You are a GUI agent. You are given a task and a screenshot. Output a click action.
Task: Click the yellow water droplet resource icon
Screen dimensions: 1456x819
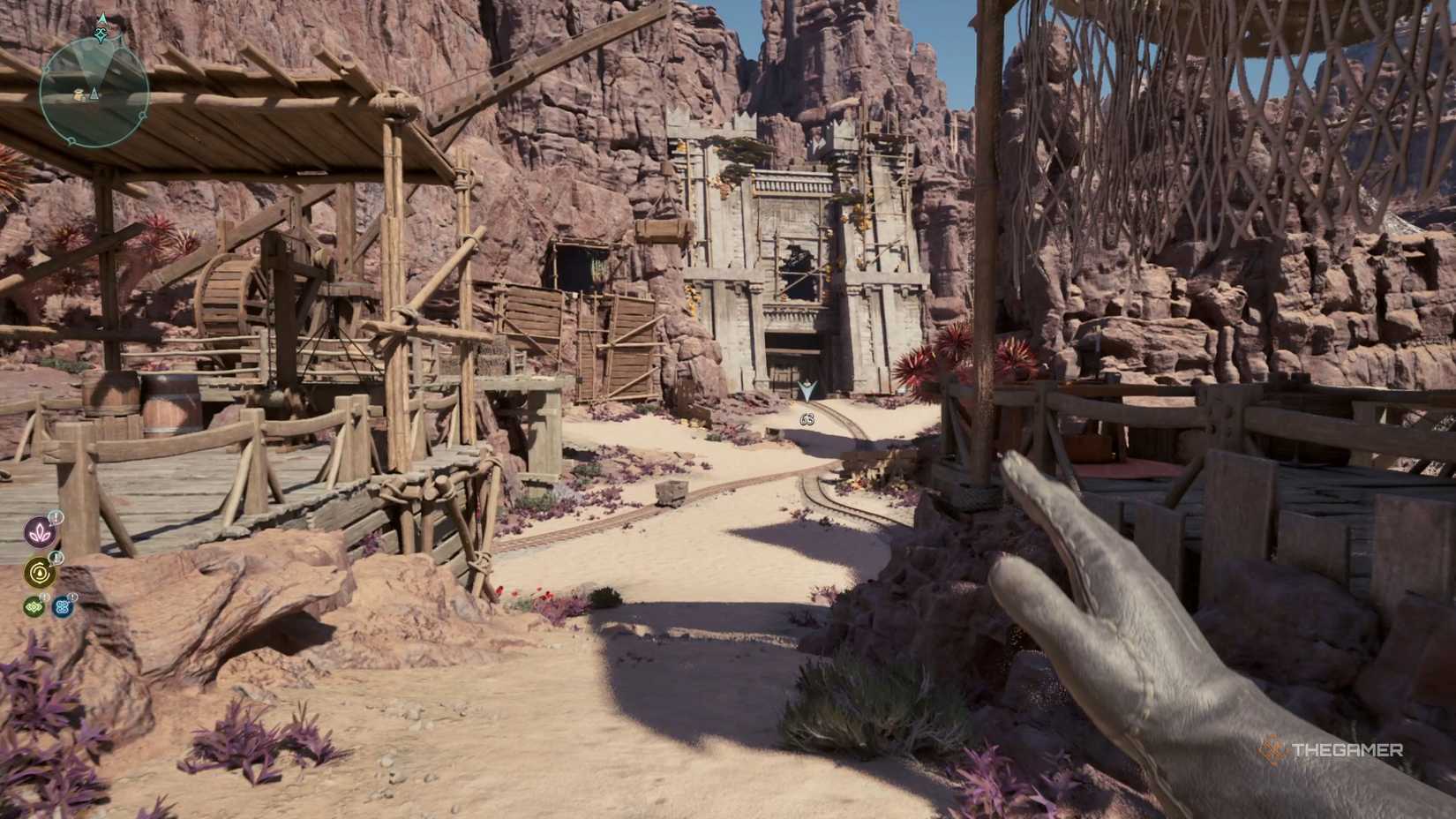(39, 572)
